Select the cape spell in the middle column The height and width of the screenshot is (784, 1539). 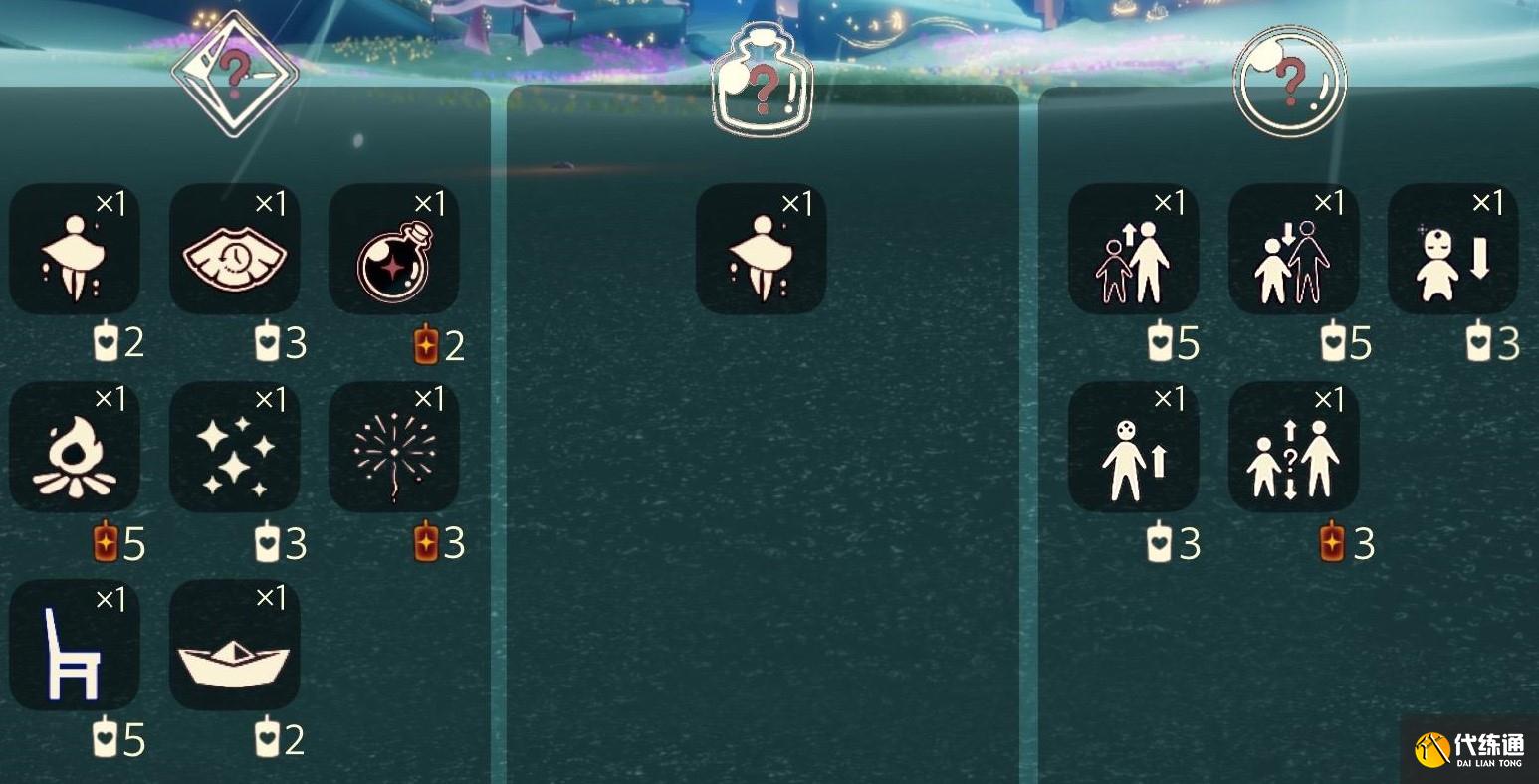tap(762, 249)
